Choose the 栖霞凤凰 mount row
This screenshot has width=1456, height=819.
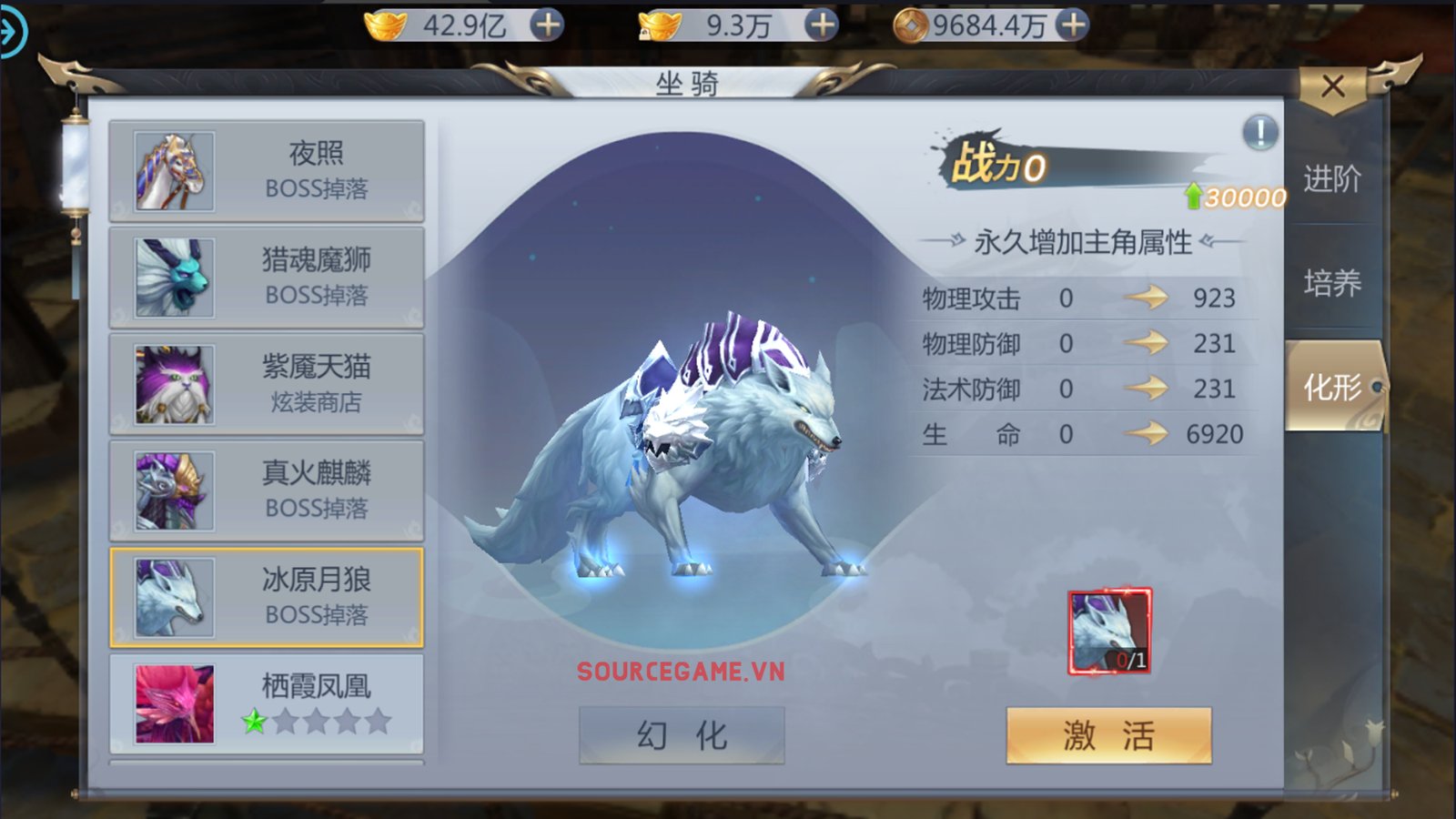(267, 703)
